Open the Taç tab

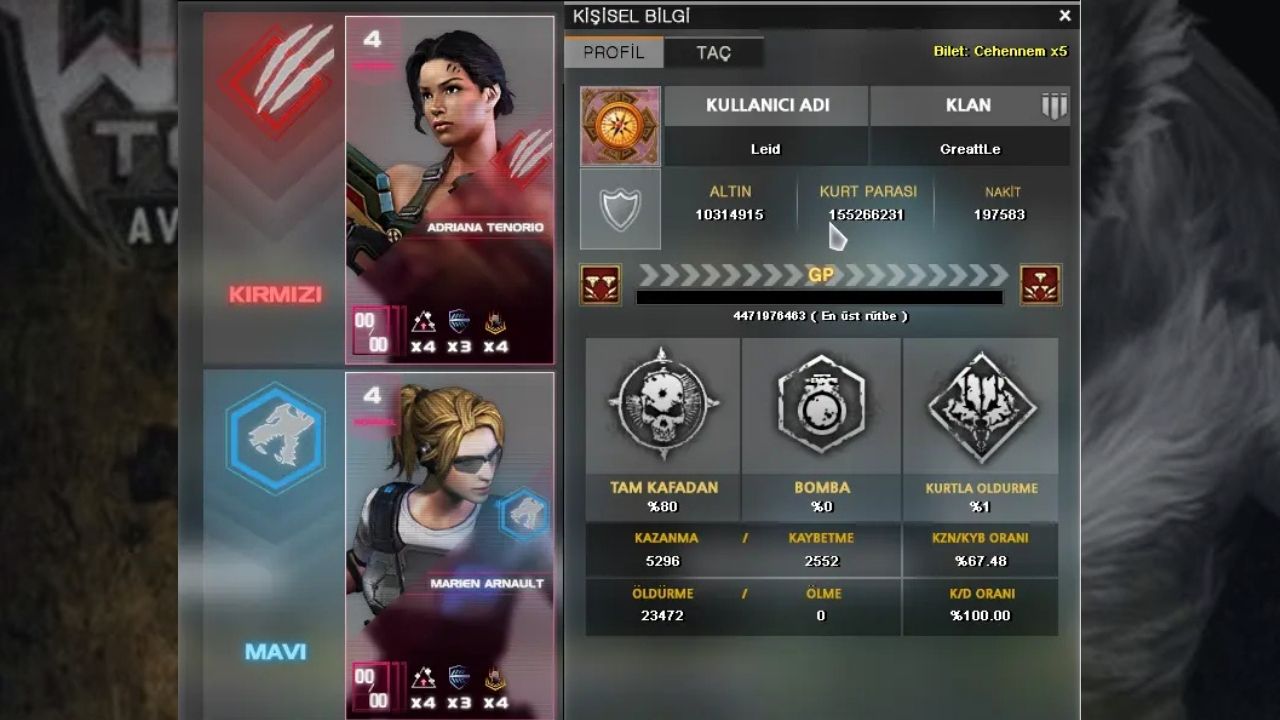[713, 53]
